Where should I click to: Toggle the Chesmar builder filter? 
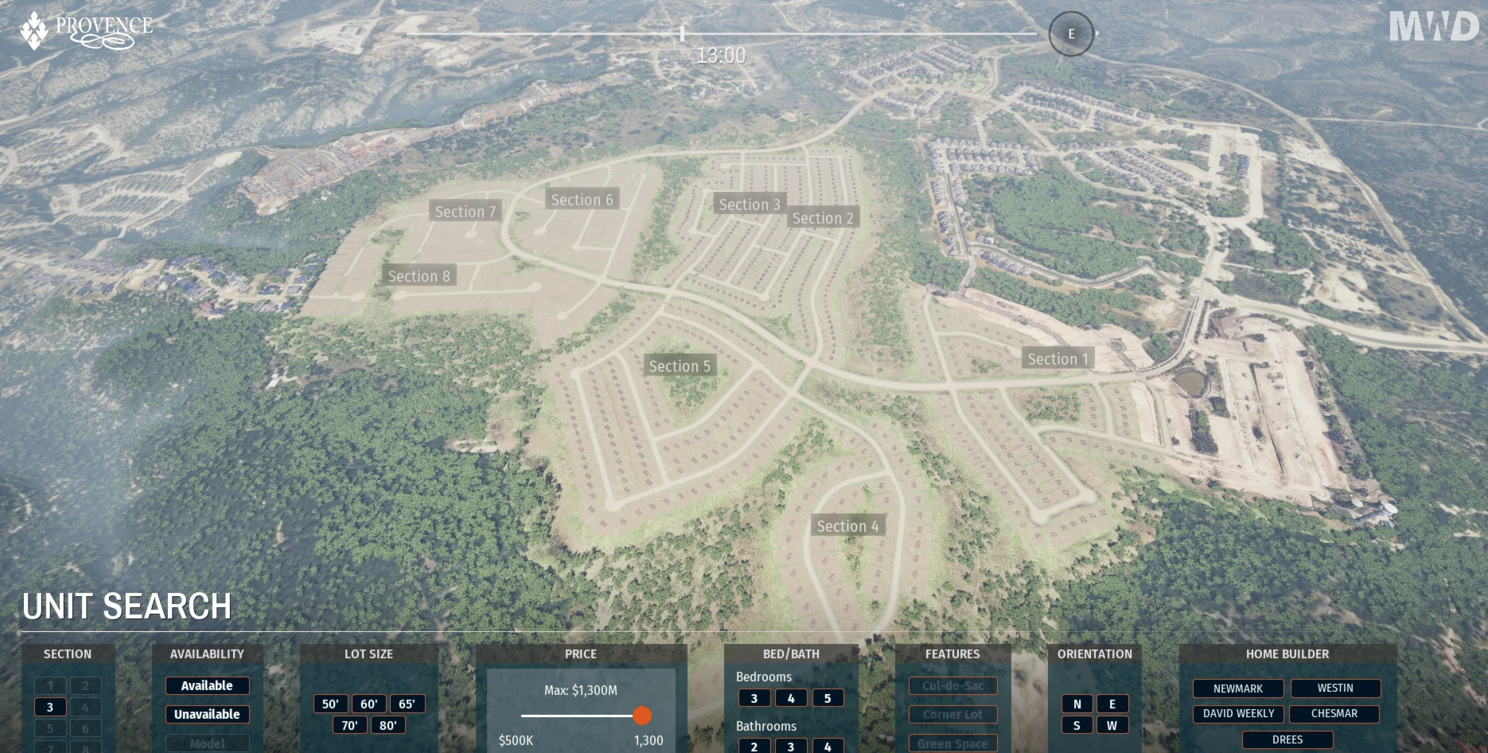point(1334,714)
